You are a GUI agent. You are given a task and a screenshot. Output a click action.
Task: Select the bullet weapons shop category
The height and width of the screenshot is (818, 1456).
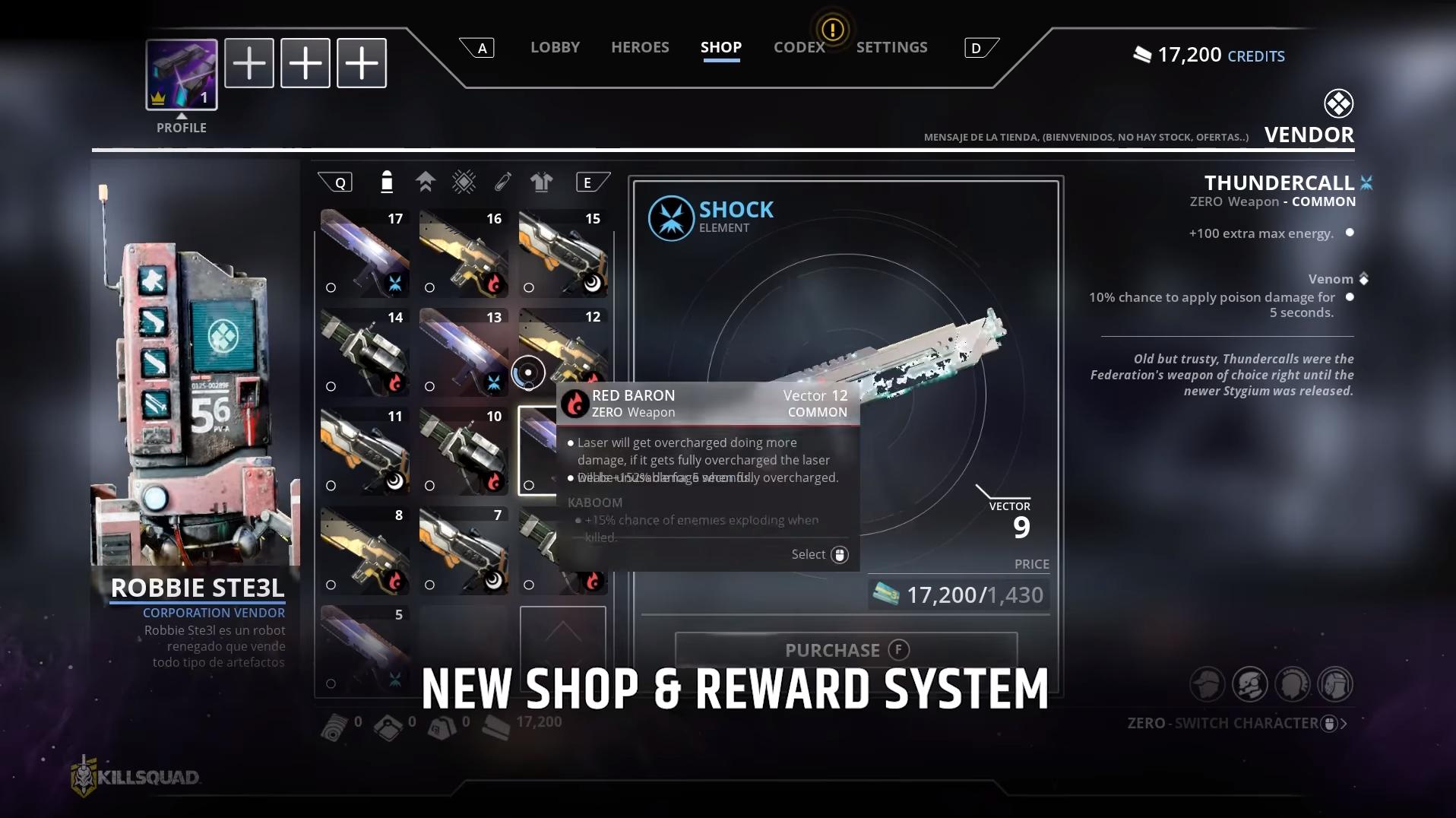387,182
